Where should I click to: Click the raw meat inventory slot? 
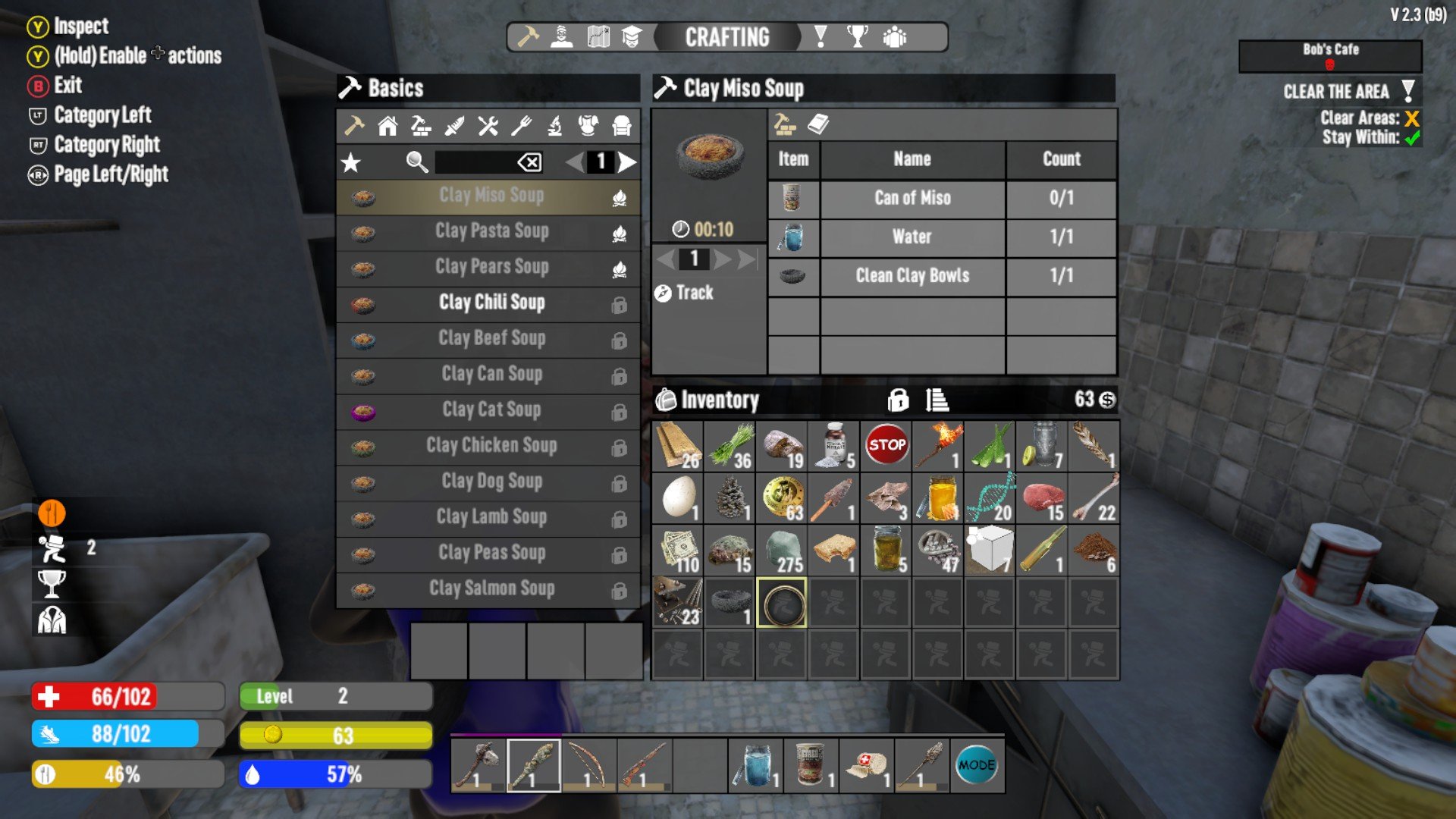1042,498
